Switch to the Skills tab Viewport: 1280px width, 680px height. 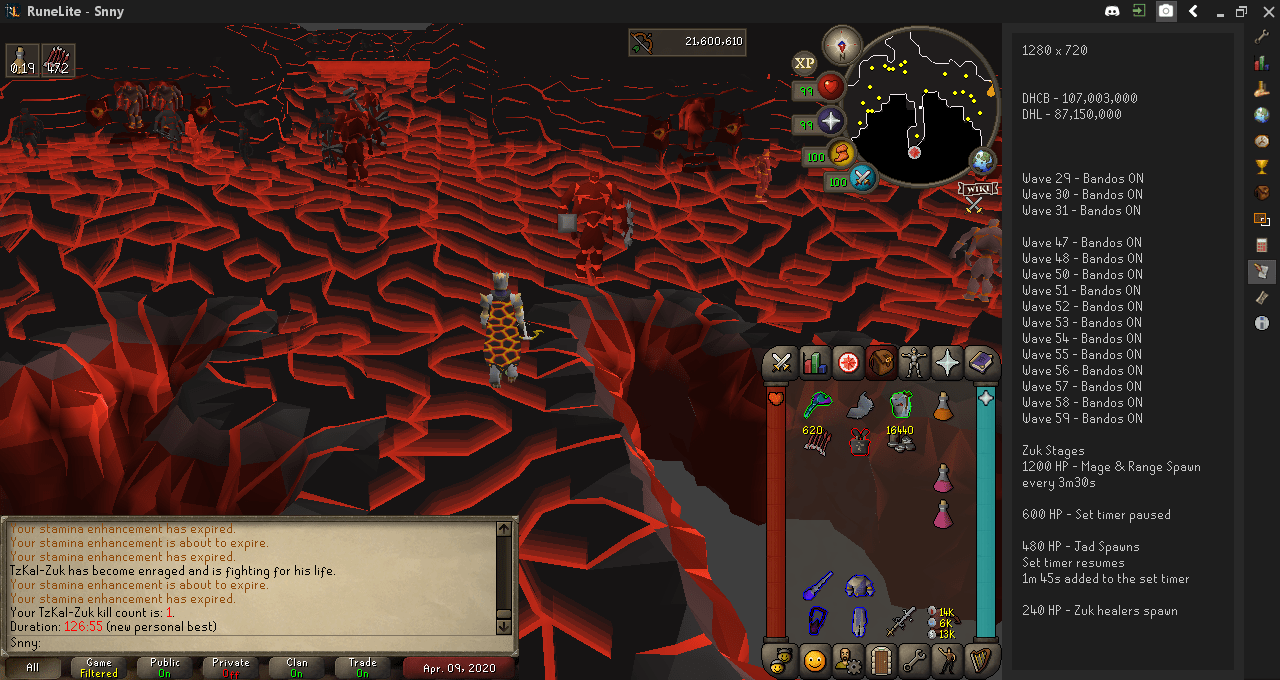coord(814,362)
